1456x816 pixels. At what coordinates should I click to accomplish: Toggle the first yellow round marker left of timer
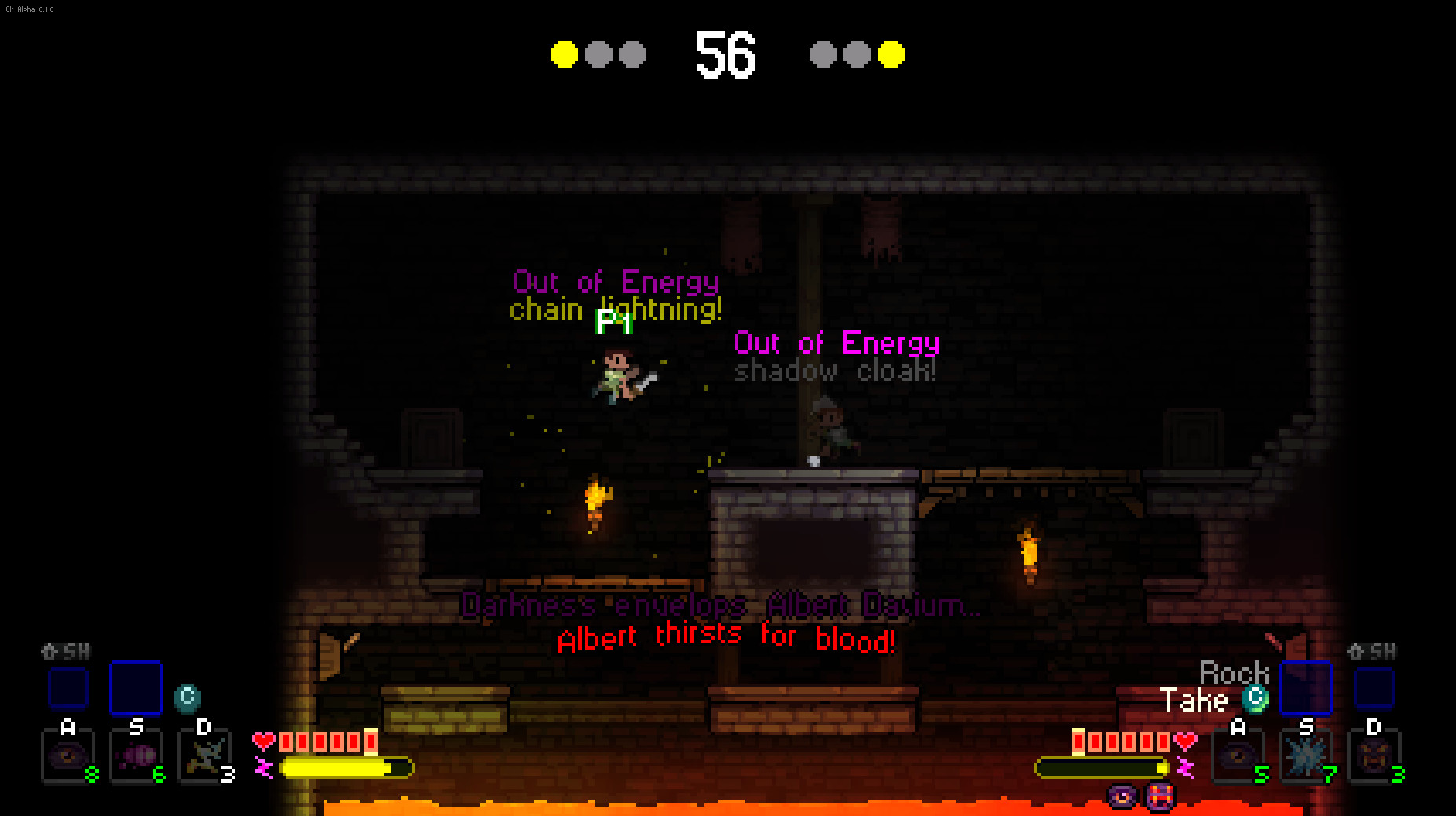[563, 55]
